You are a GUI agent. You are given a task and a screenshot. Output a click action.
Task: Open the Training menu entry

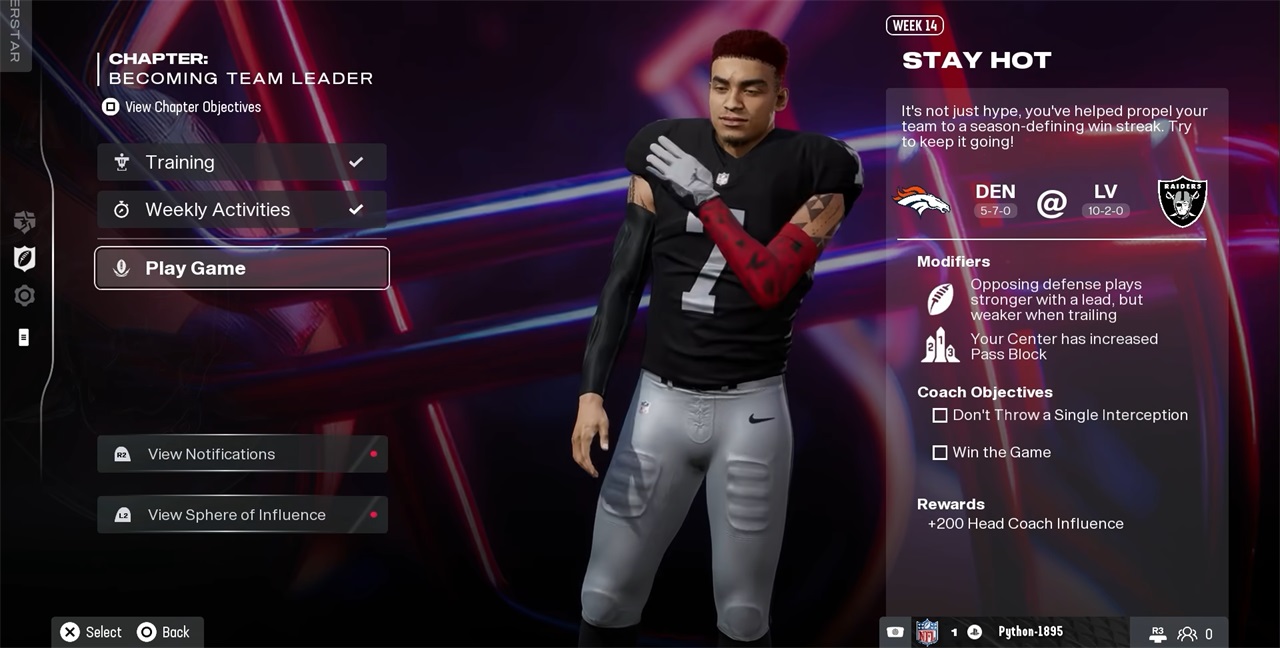(241, 162)
